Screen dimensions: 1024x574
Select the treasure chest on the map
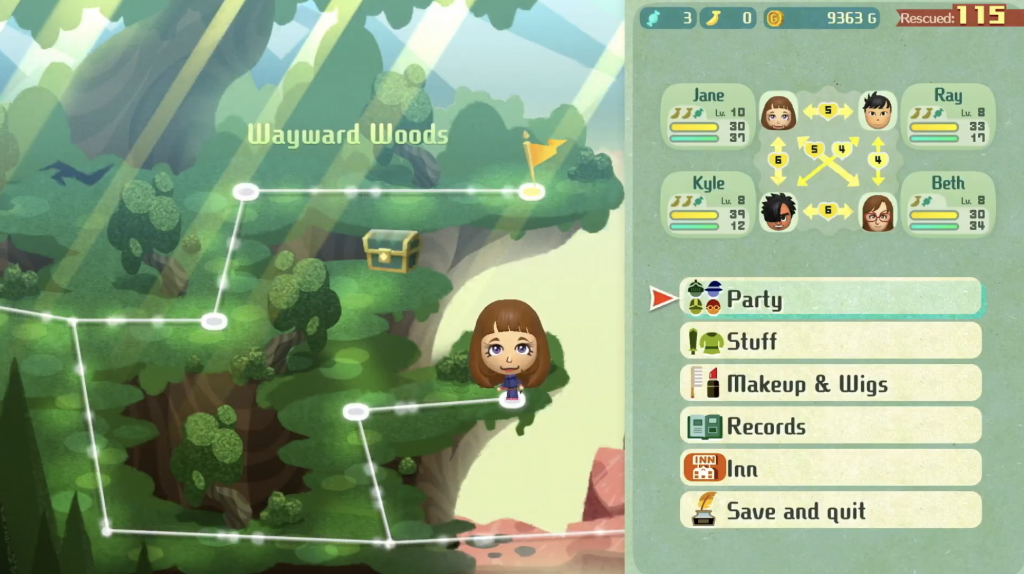click(x=391, y=251)
